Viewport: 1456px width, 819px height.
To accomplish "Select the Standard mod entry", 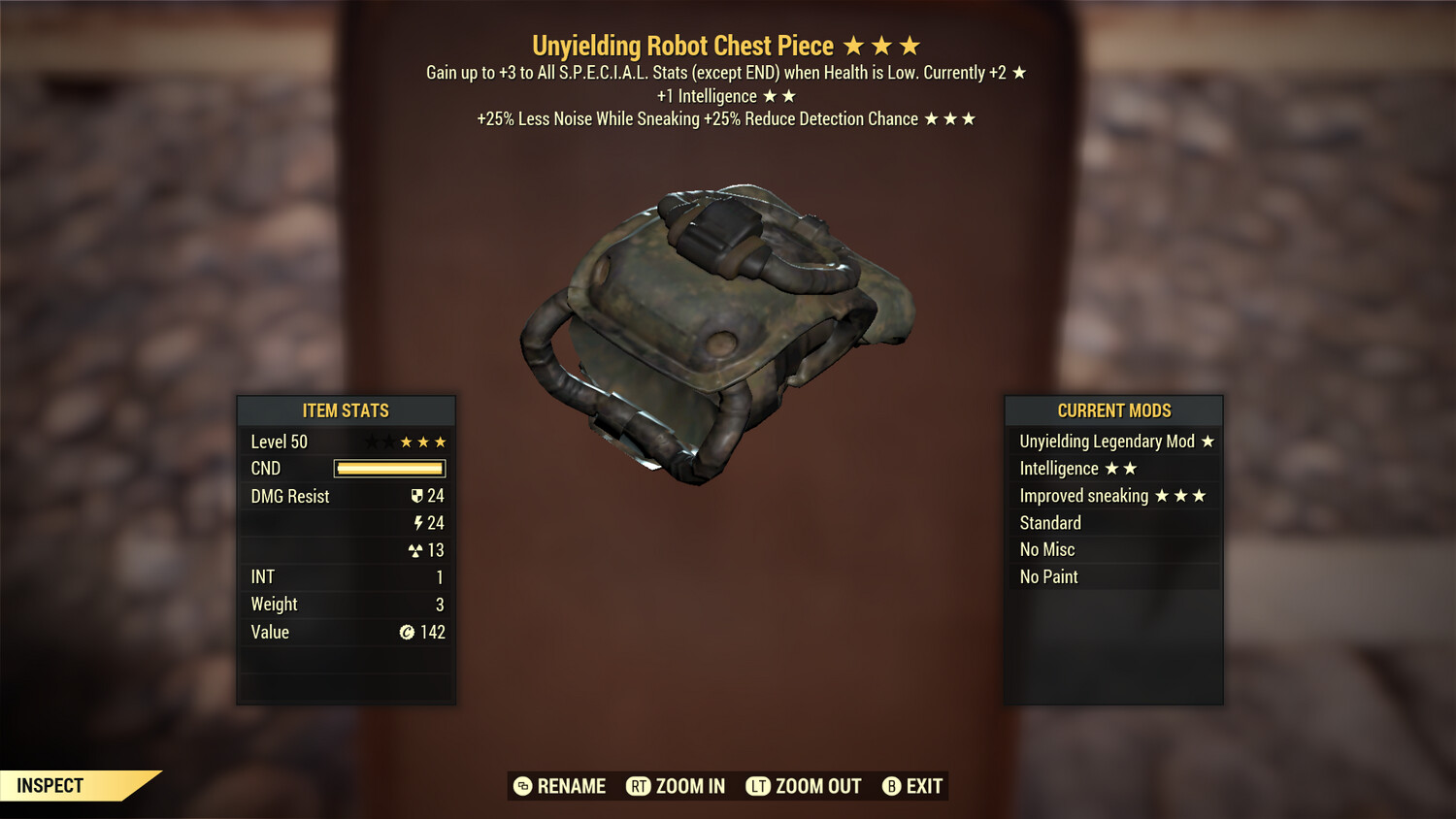I will pos(1050,522).
